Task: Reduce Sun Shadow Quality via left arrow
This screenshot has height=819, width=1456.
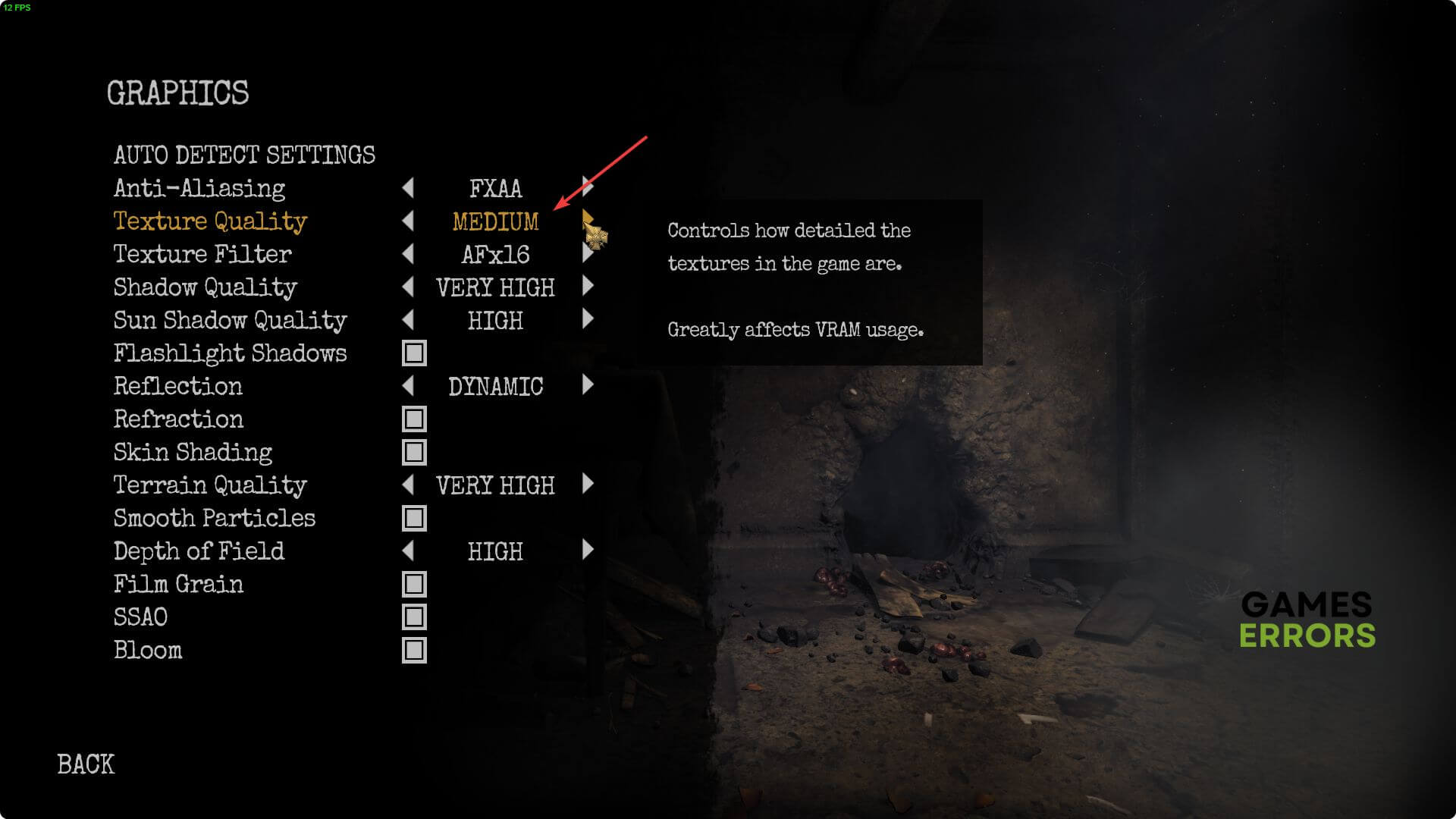Action: [x=408, y=320]
